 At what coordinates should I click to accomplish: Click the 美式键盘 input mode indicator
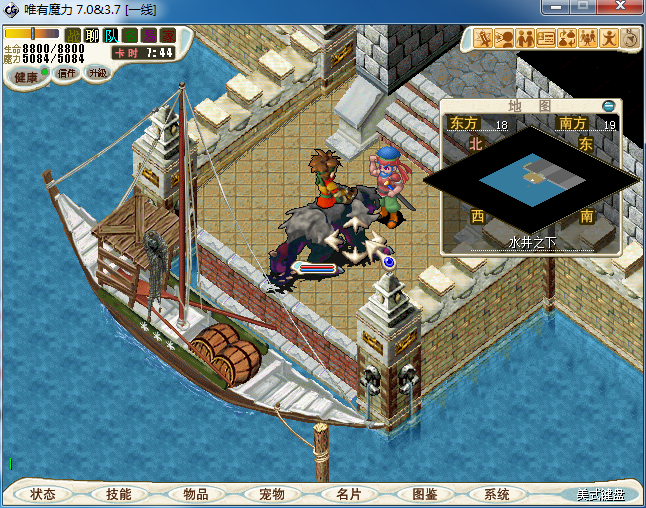pos(600,494)
